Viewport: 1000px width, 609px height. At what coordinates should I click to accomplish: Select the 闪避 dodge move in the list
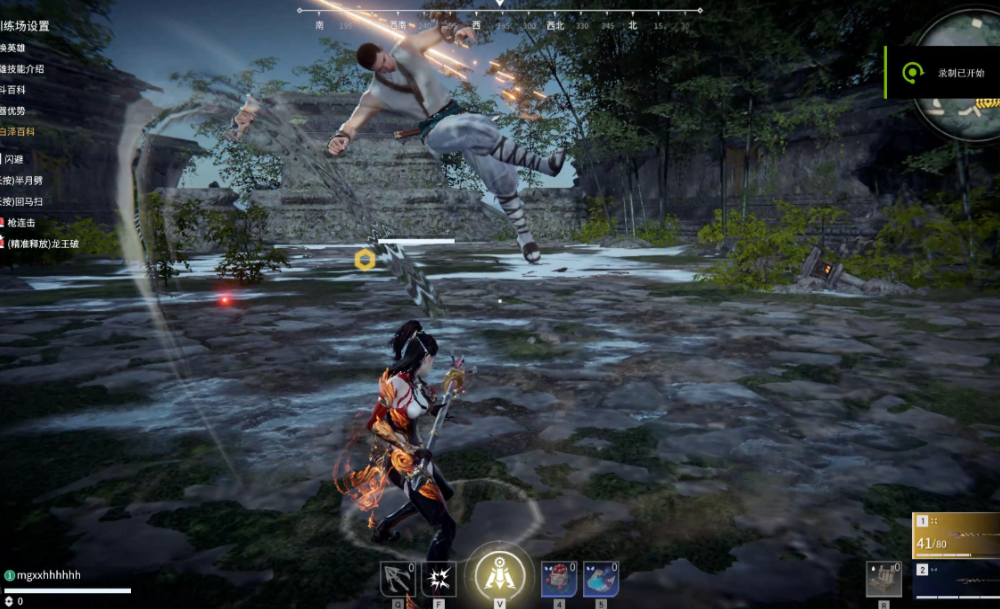14,159
